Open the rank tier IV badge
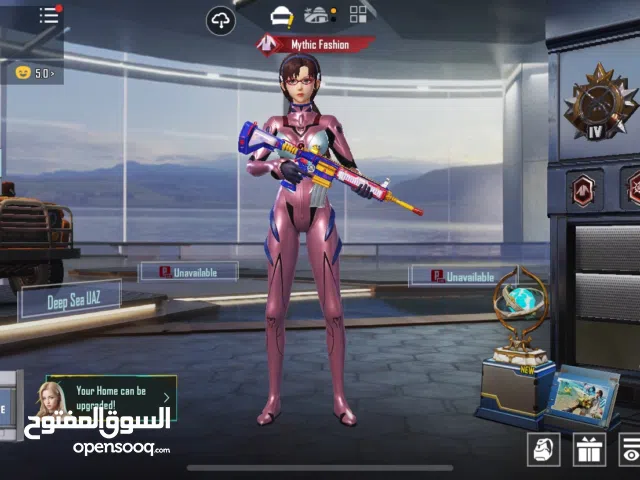Screen dimensions: 640x480 (599, 105)
